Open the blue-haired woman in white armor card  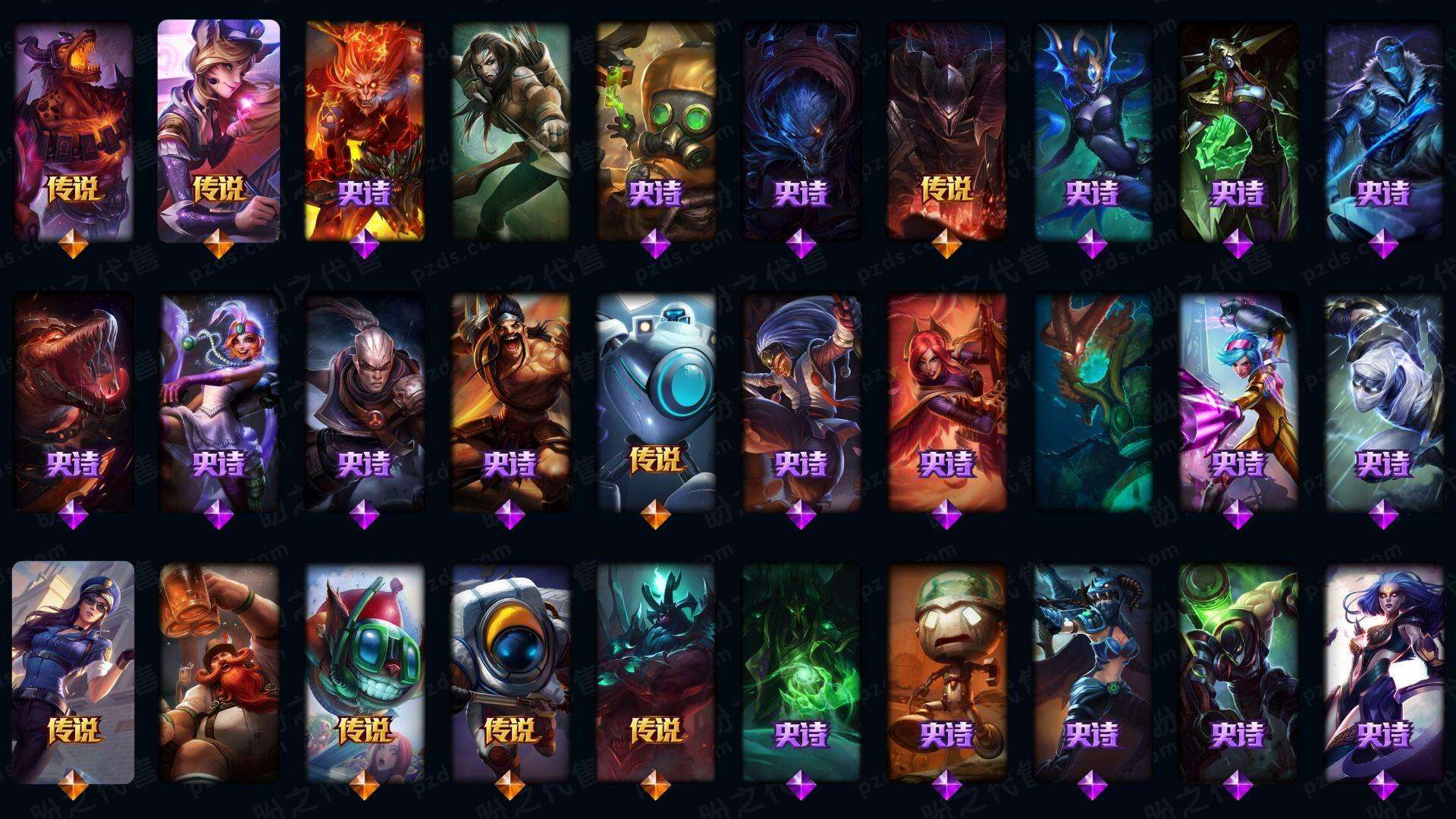[1384, 673]
